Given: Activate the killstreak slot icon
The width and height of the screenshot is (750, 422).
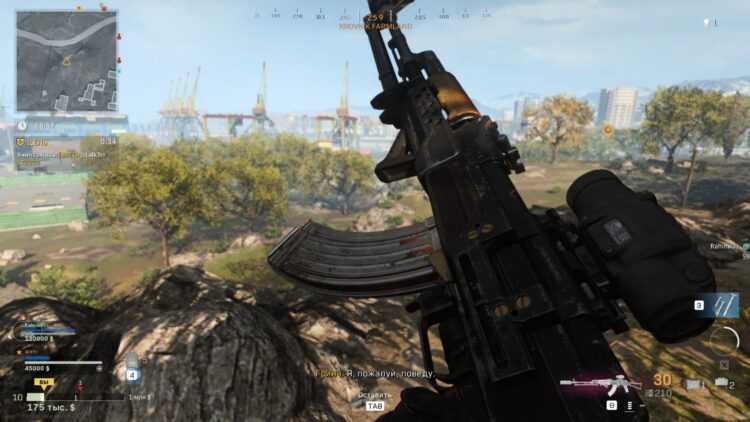Looking at the screenshot, I should (x=719, y=303).
